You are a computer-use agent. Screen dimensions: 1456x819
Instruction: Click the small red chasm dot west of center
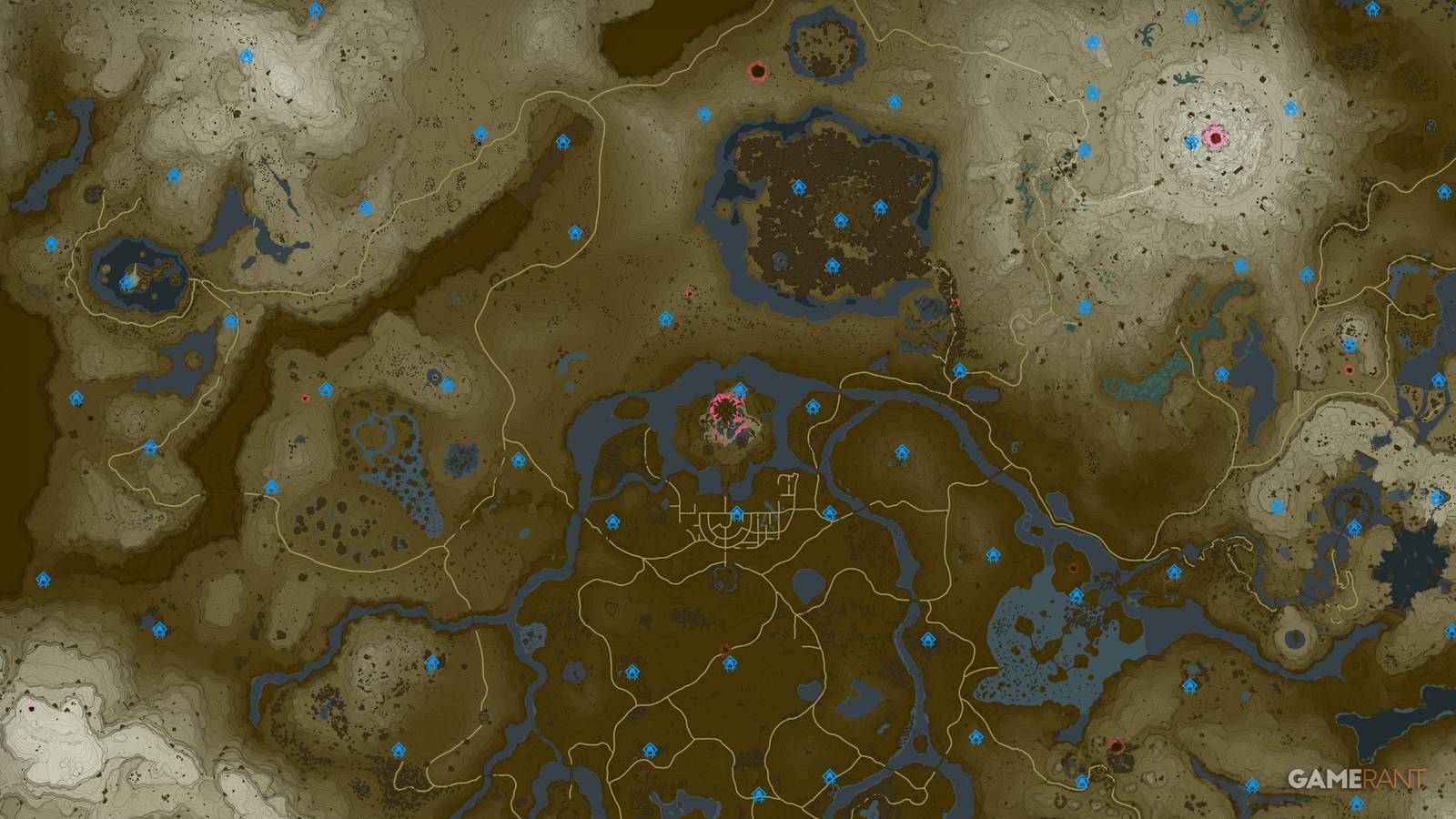pos(307,398)
